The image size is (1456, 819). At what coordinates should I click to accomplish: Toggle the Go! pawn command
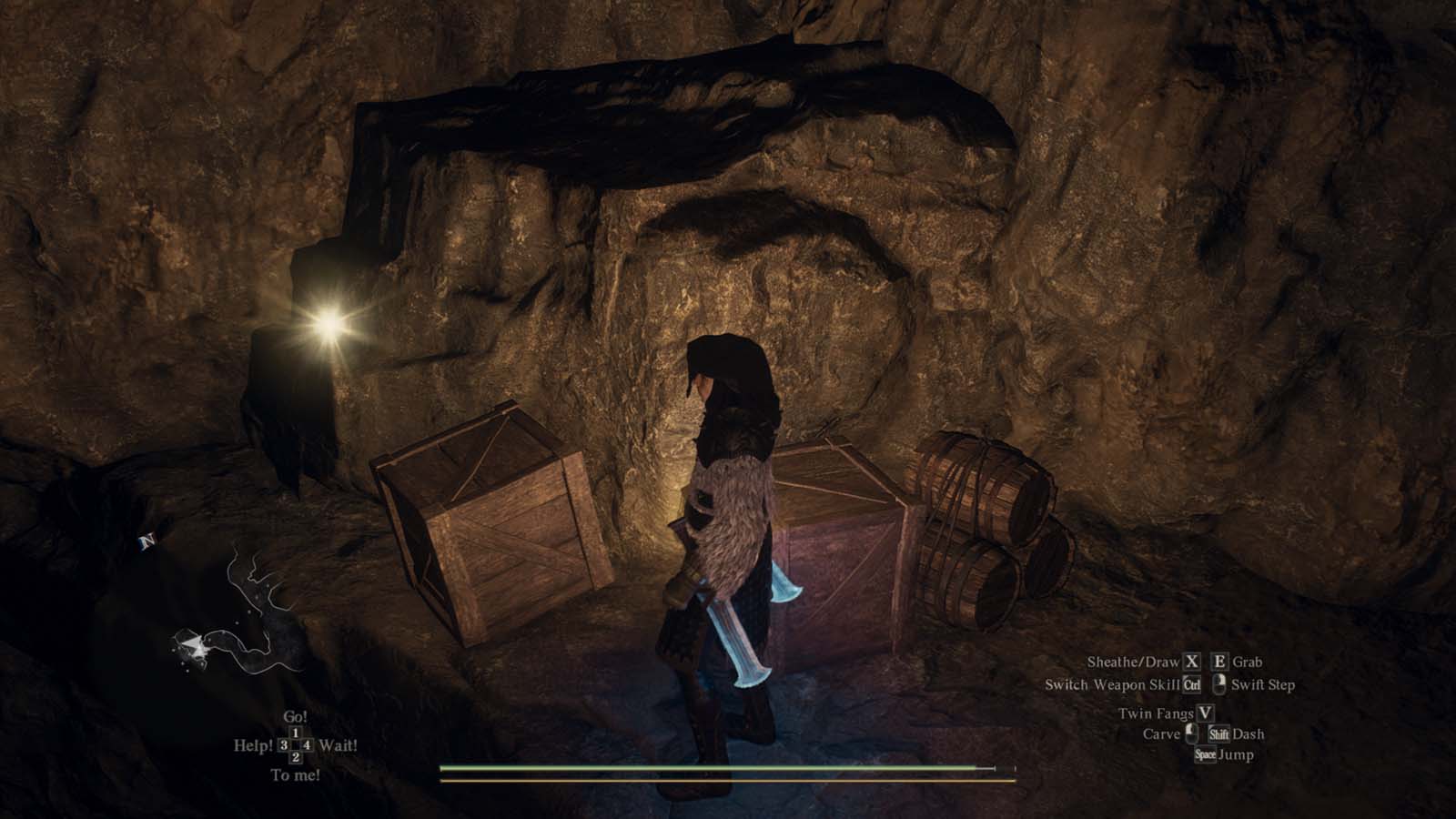coord(296,717)
